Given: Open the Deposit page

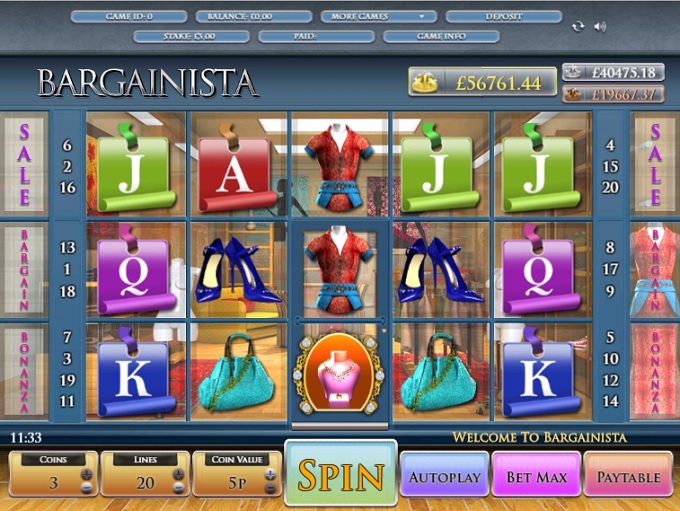Looking at the screenshot, I should tap(503, 17).
